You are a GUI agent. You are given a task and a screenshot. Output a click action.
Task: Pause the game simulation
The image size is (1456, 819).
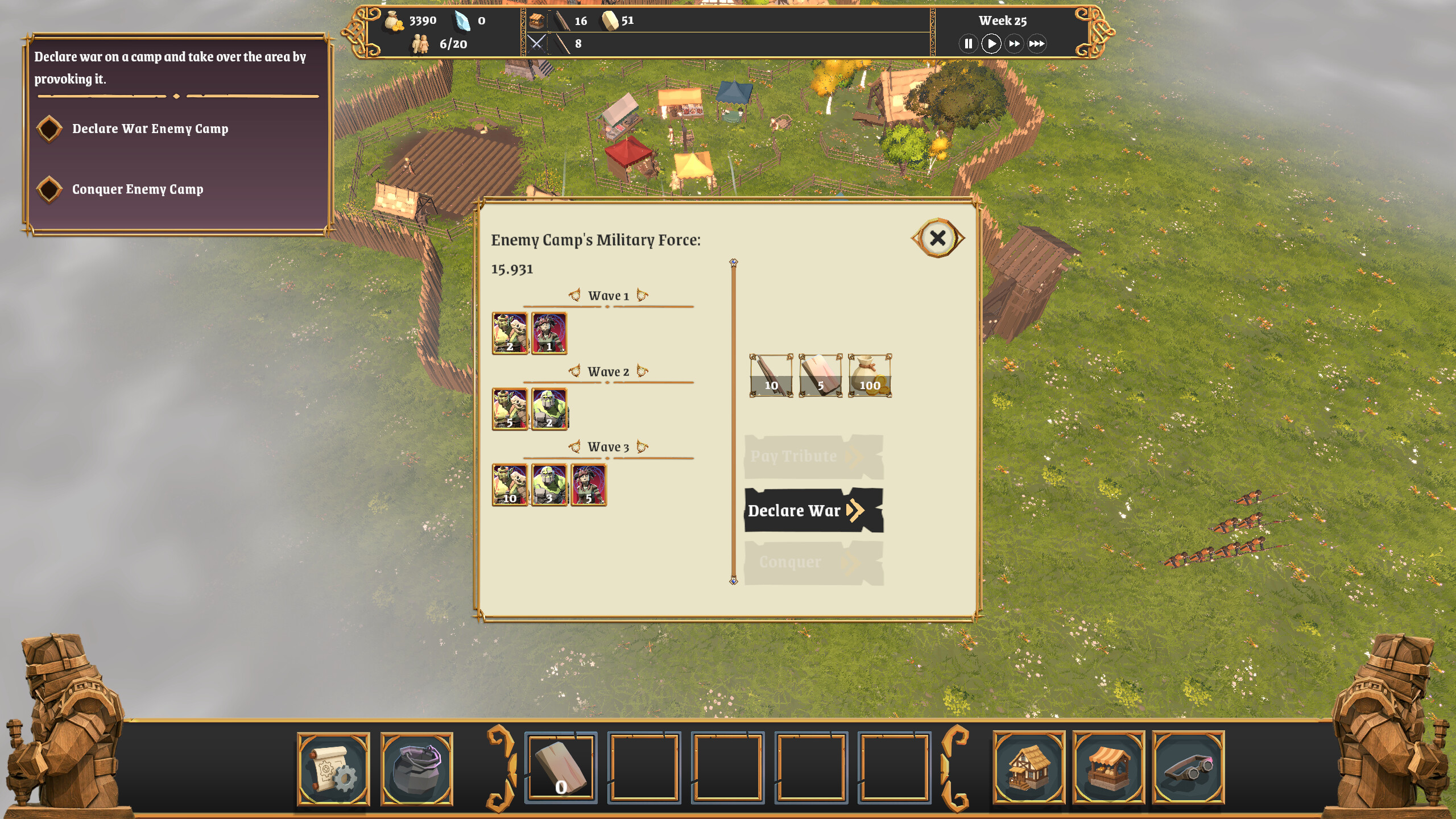[x=969, y=43]
